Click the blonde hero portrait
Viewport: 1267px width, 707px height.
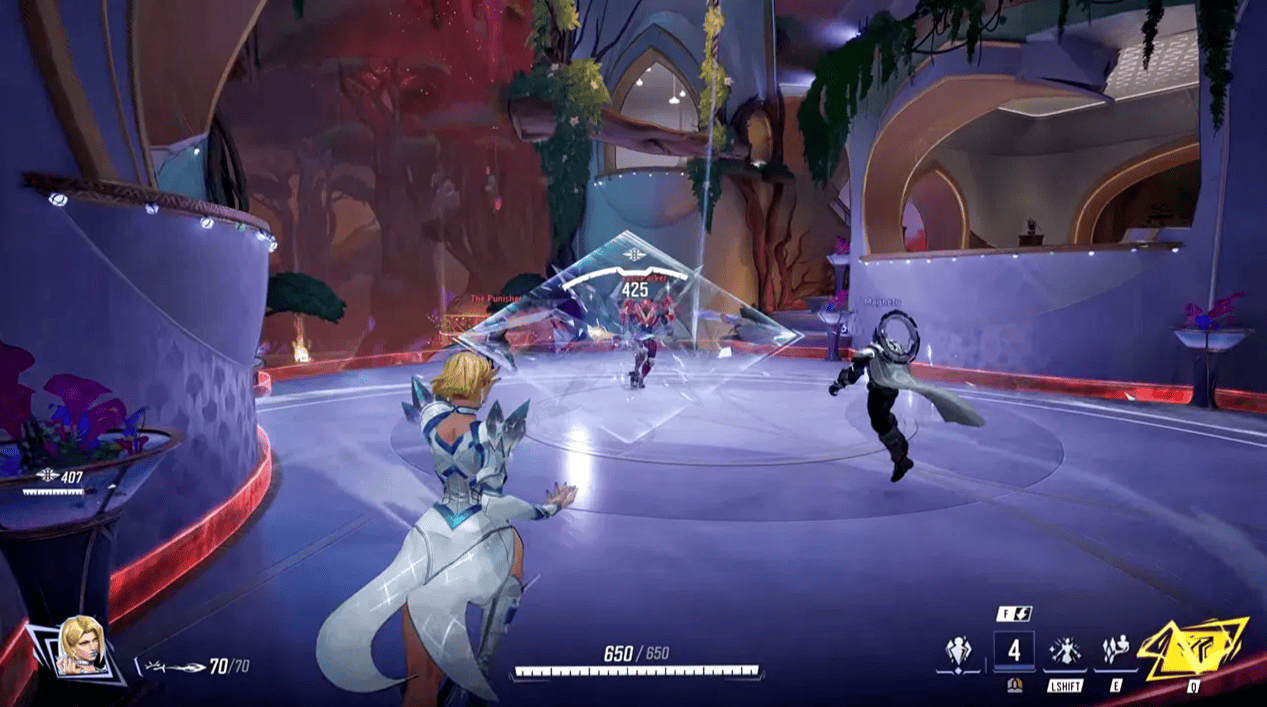tap(80, 647)
